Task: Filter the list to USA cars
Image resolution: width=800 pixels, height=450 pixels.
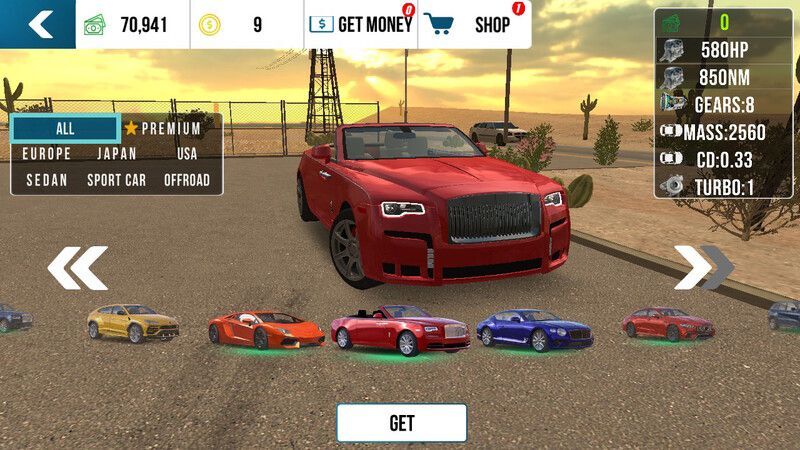Action: [x=187, y=154]
